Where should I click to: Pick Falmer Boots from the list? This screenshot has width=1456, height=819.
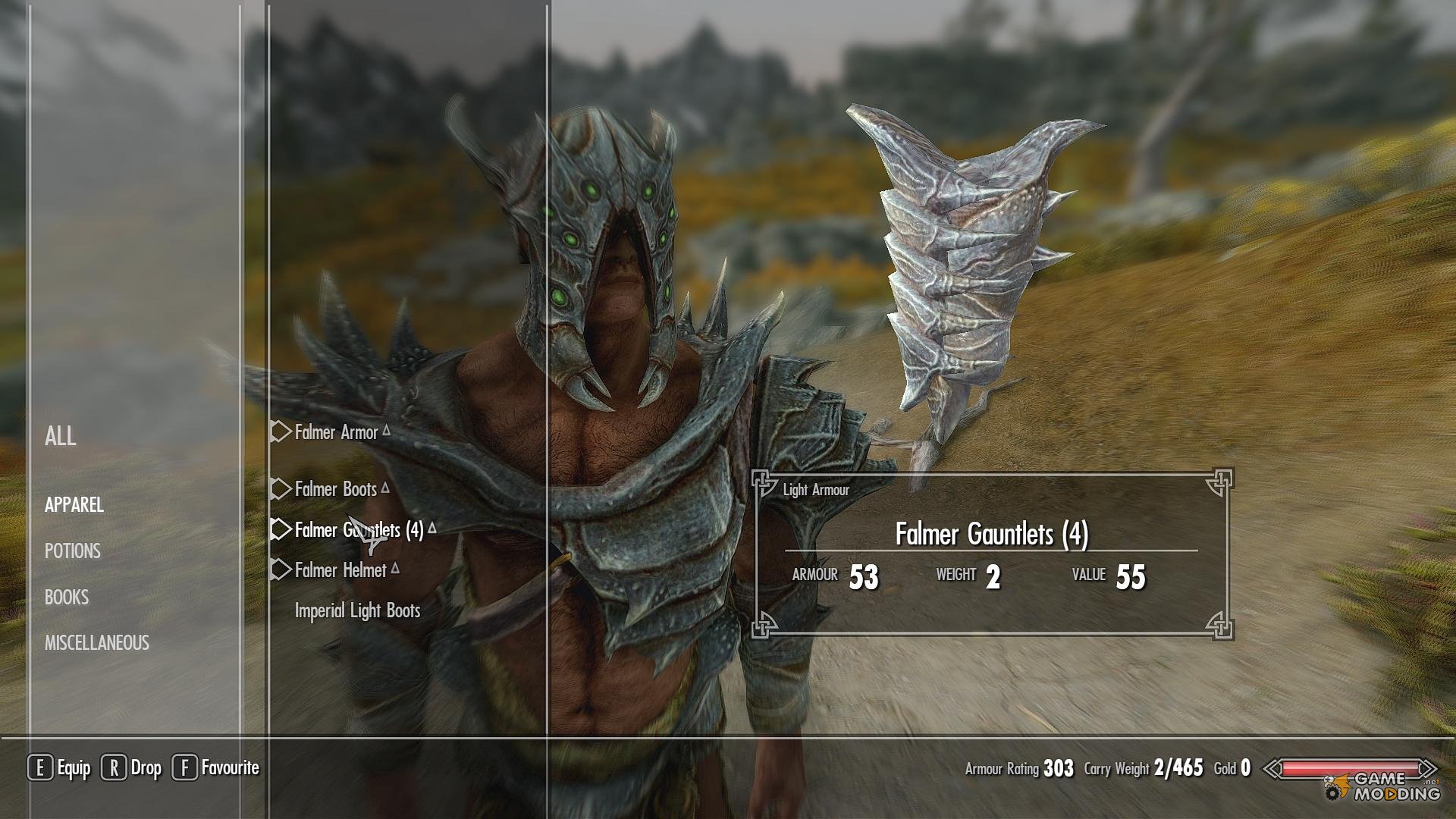[x=336, y=489]
